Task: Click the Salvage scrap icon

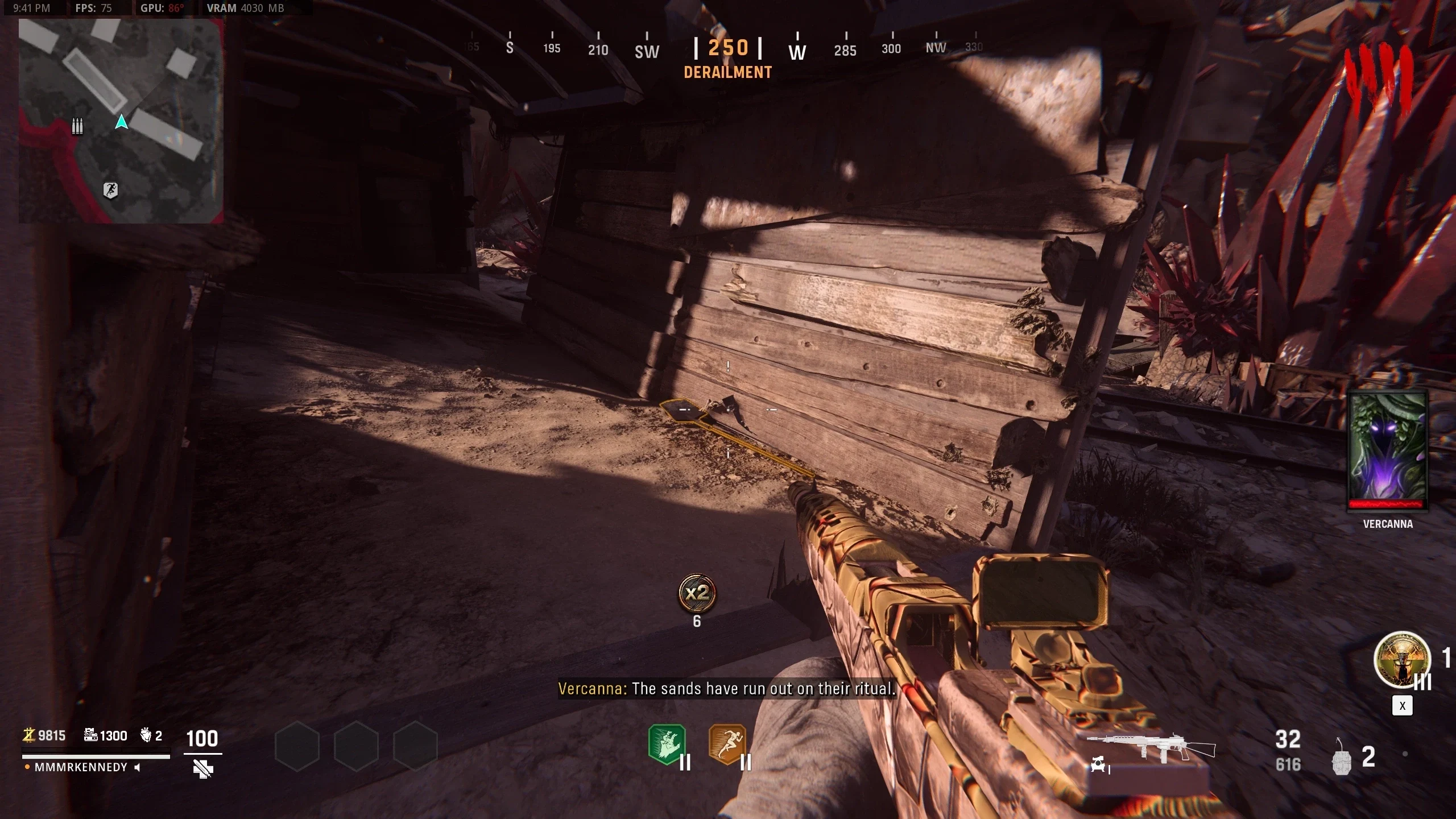Action: coord(90,735)
